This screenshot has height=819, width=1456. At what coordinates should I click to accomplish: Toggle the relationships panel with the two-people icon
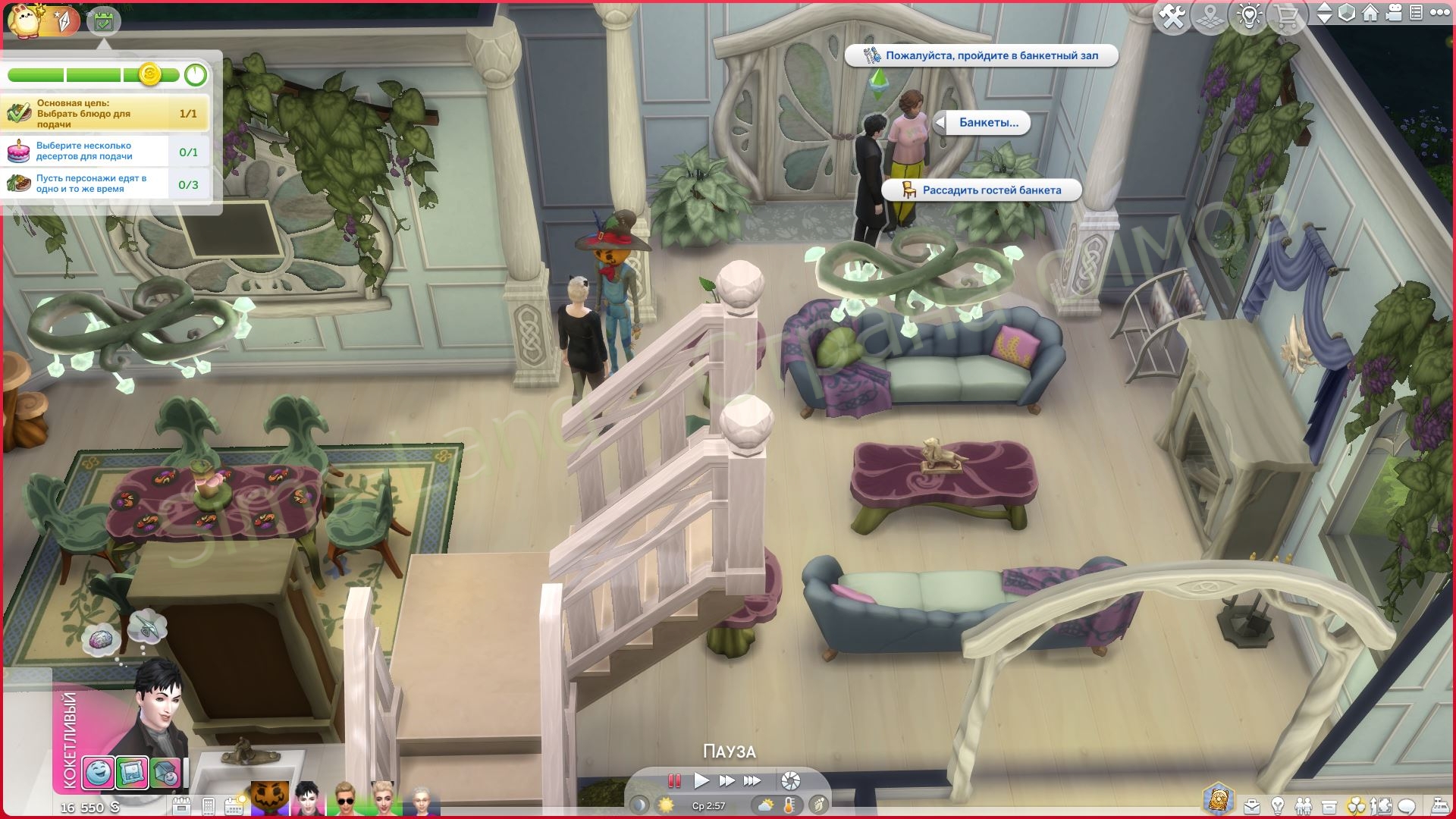(1304, 805)
